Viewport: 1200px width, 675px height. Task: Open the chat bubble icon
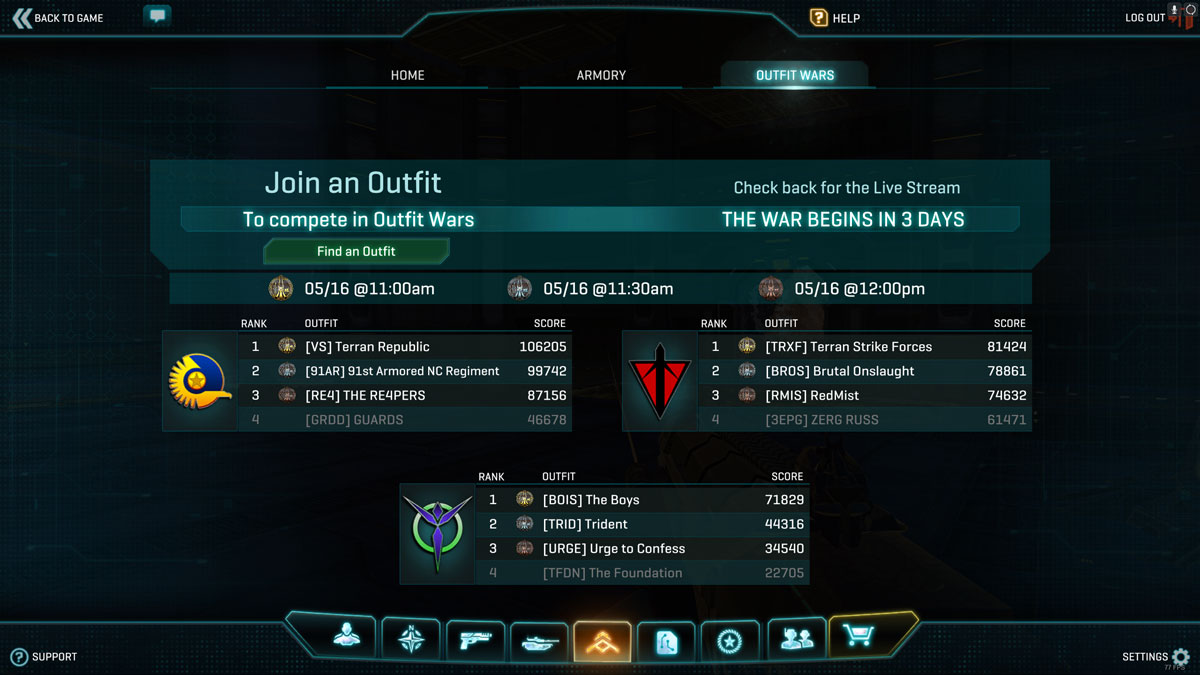point(157,16)
